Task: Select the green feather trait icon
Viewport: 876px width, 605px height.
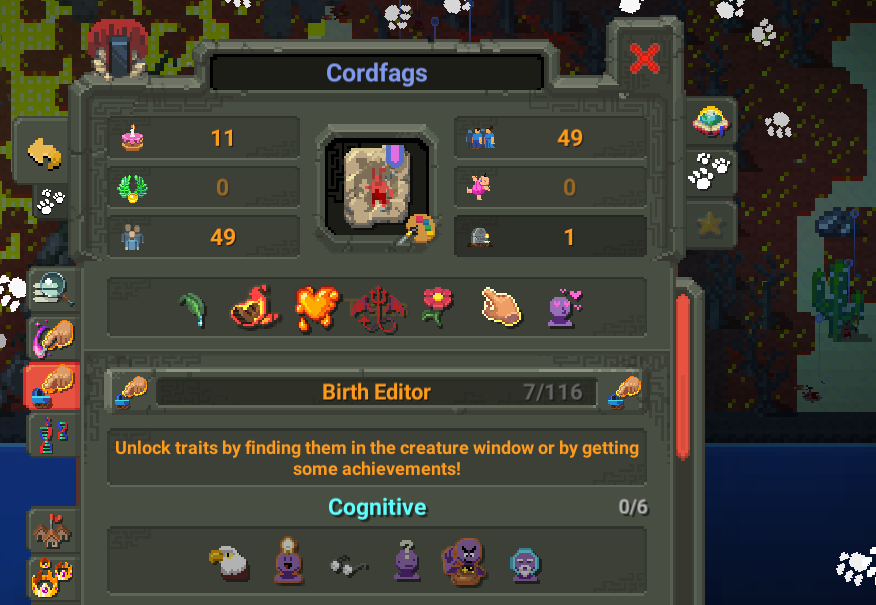Action: (193, 308)
